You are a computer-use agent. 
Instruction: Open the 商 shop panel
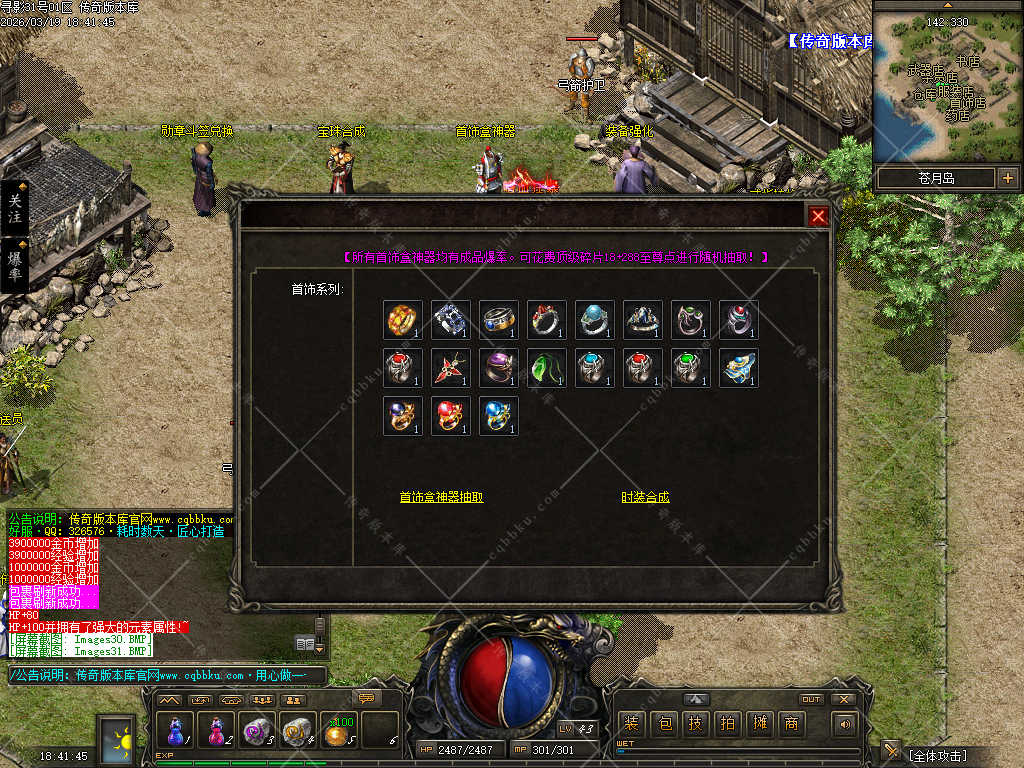[791, 724]
